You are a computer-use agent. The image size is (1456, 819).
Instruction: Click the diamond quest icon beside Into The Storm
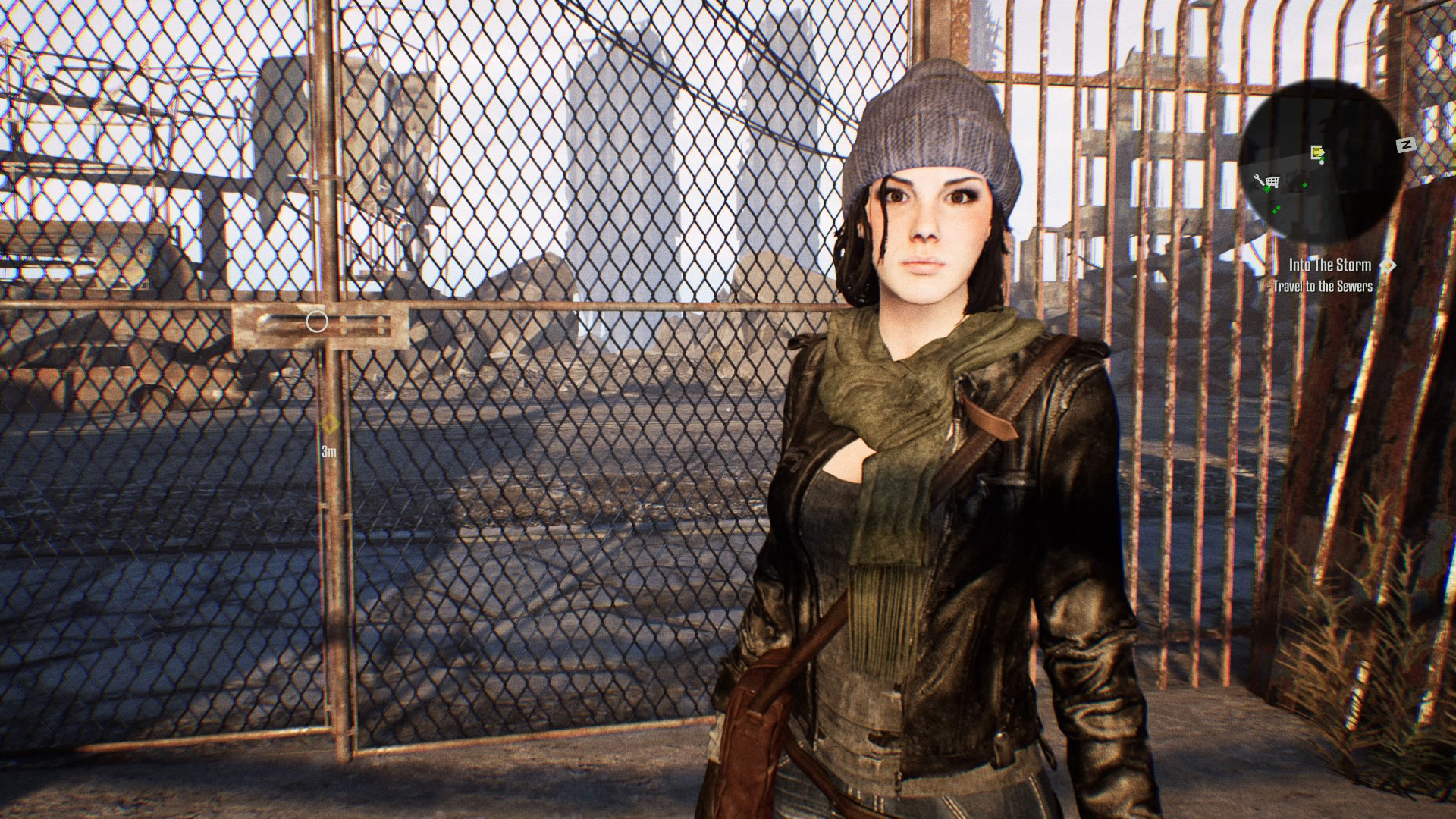pos(1387,265)
